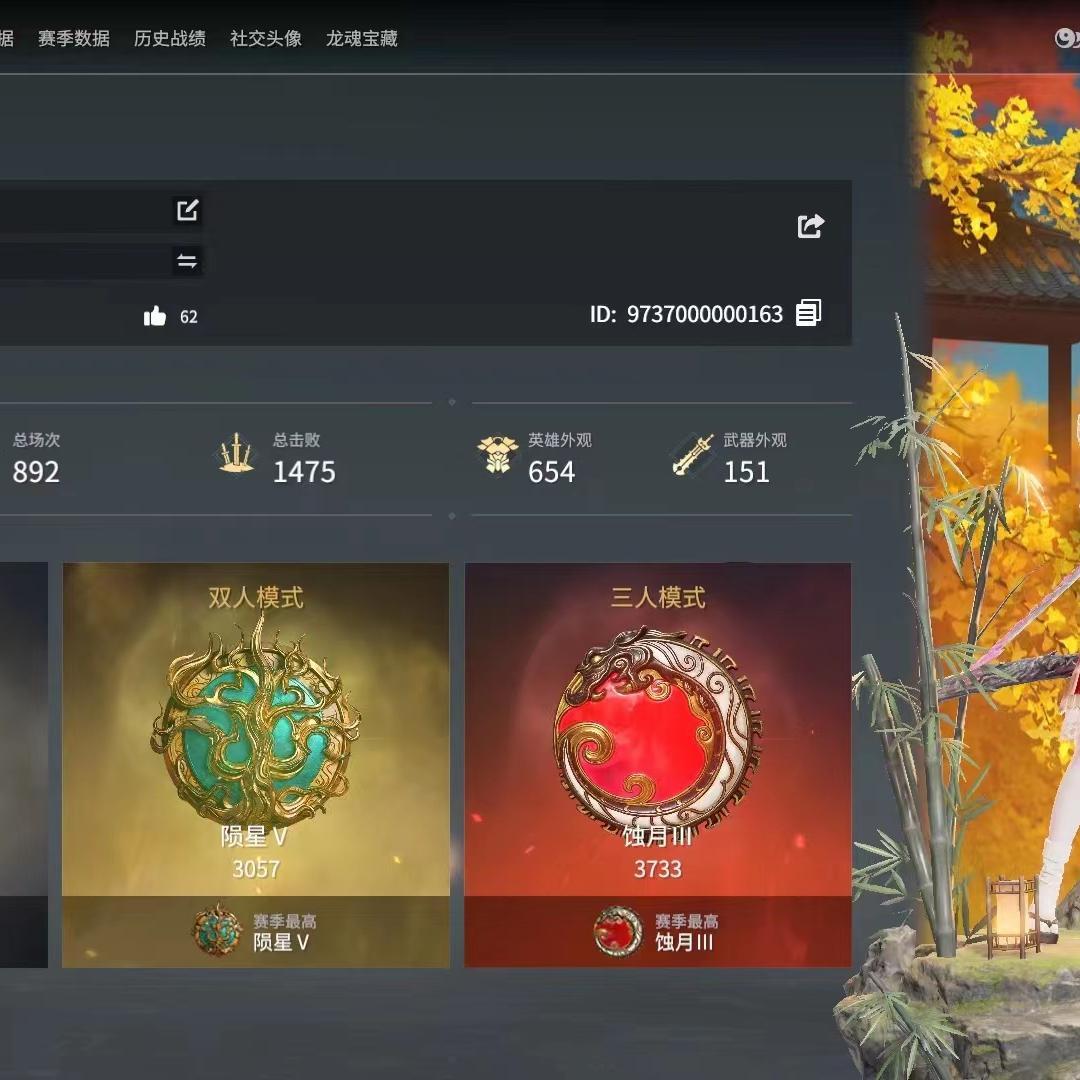
Task: Click the swap arrows icon
Action: pos(187,262)
